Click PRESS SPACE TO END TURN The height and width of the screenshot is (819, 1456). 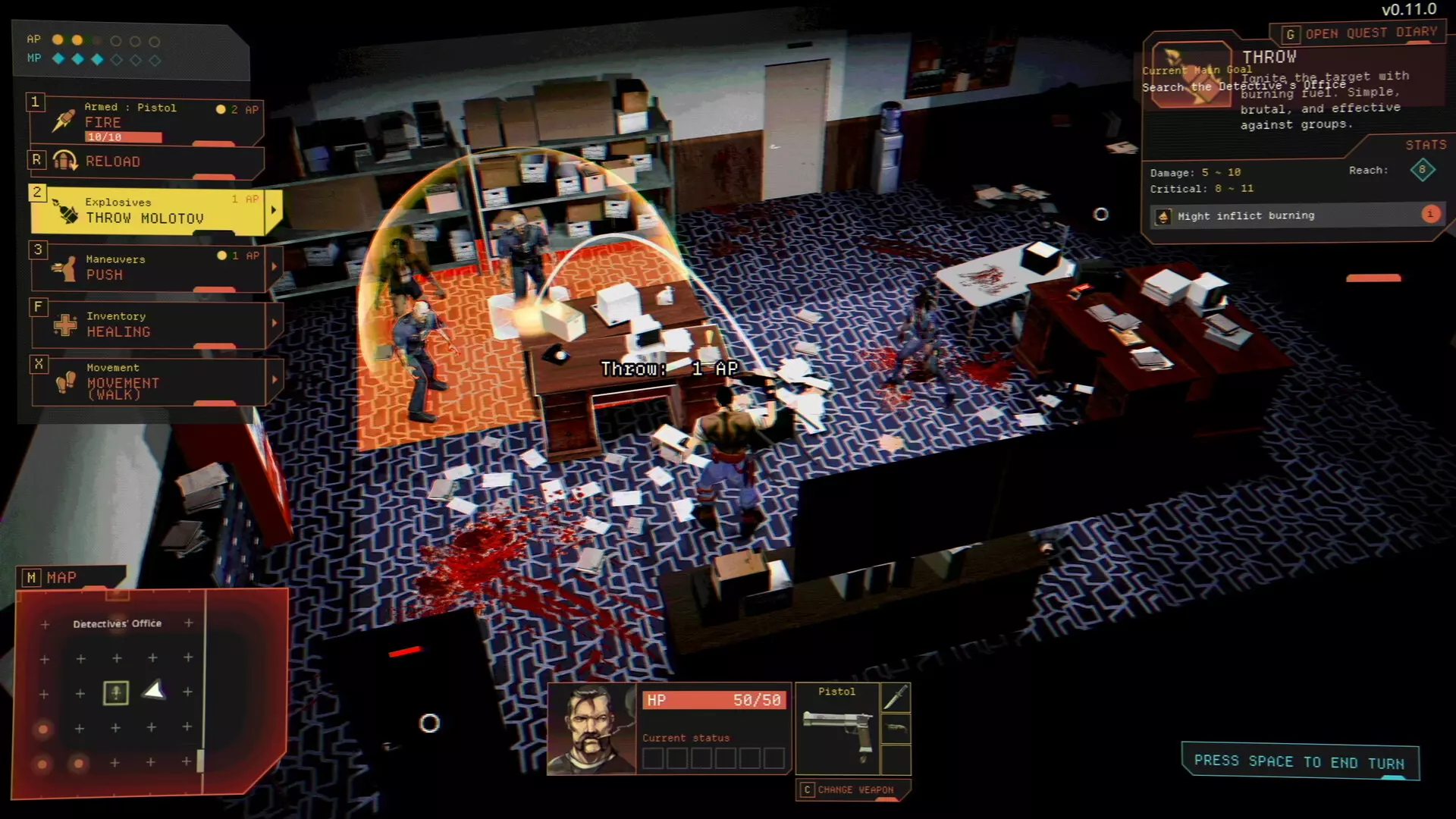pyautogui.click(x=1300, y=761)
